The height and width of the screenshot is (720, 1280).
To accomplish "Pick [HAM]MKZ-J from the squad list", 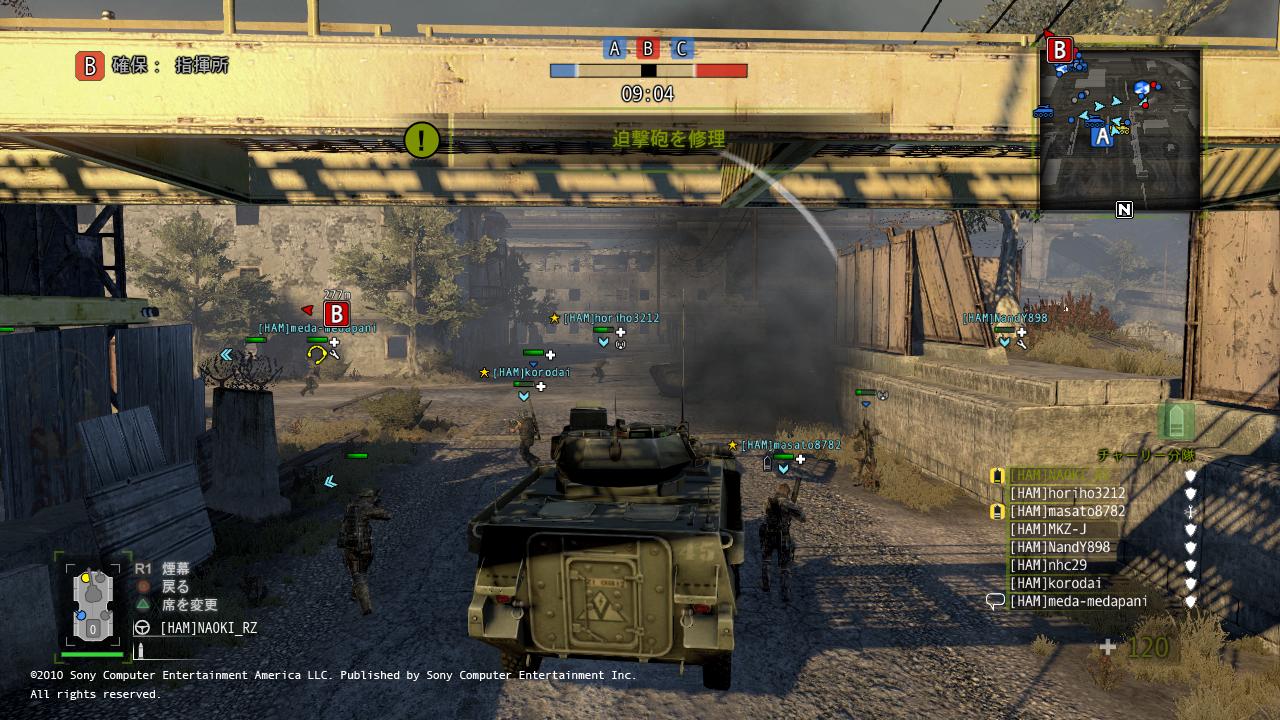I will (1048, 529).
